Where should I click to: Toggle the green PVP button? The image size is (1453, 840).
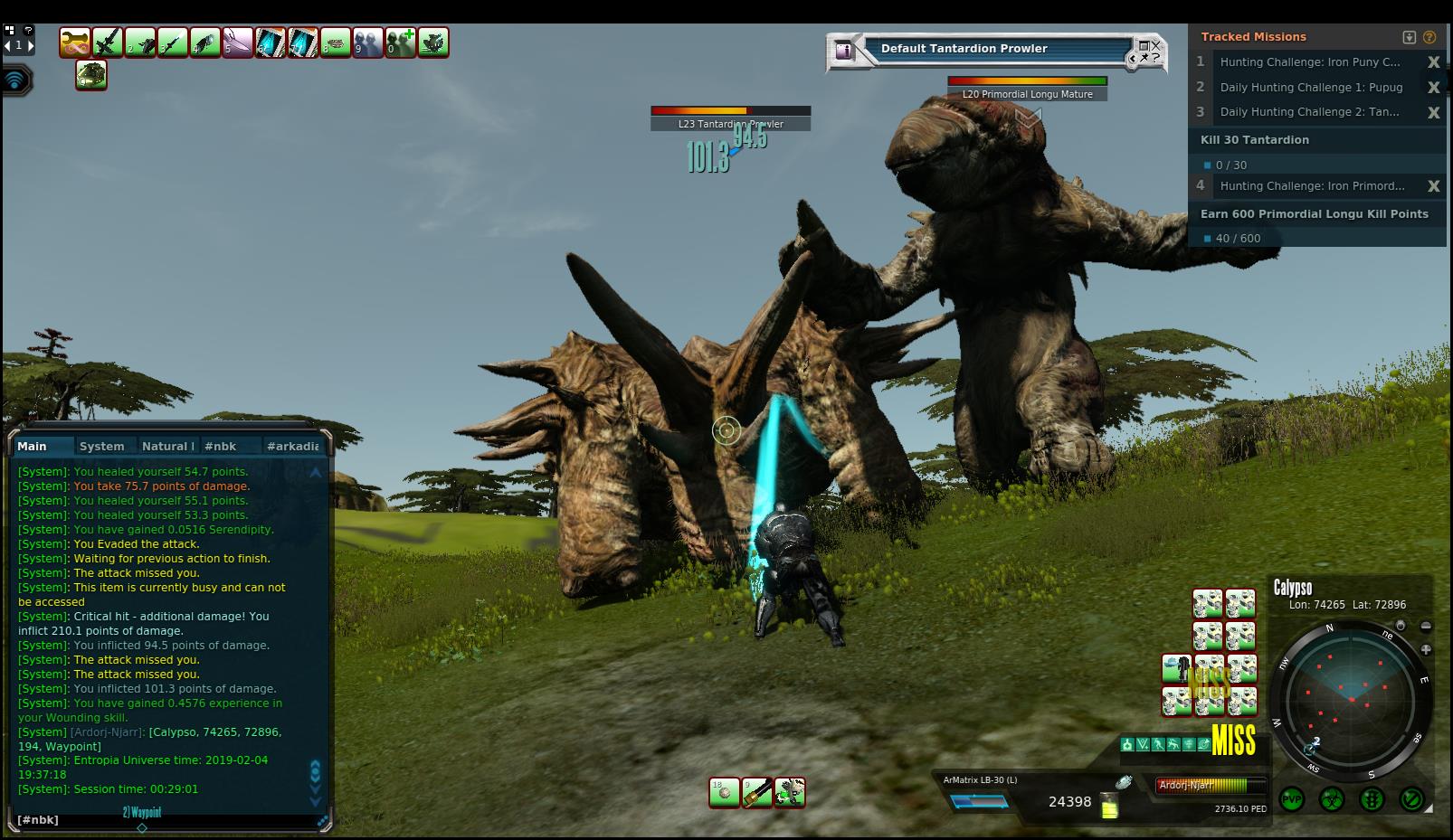pos(1291,799)
